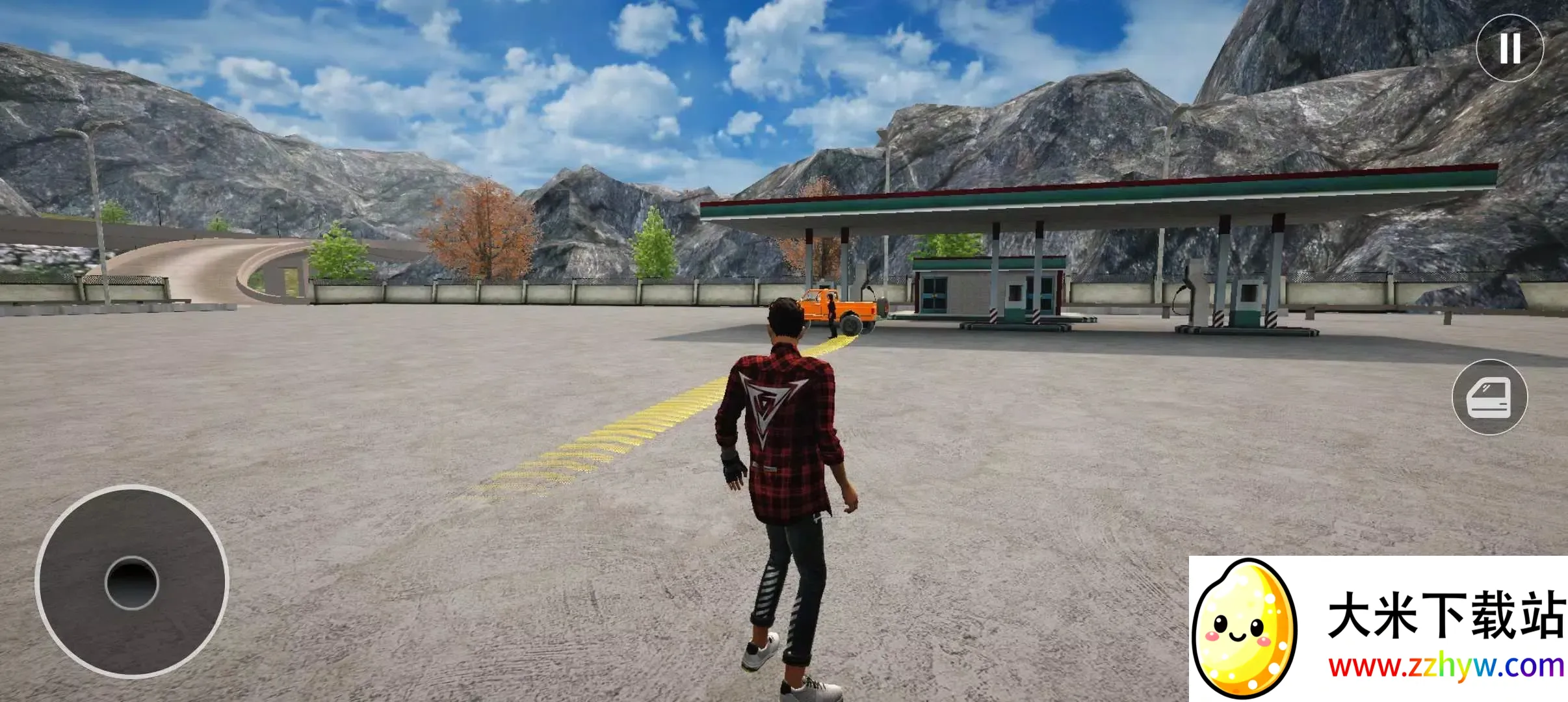This screenshot has height=702, width=1568.
Task: Pause the game with the pause button
Action: point(1509,48)
